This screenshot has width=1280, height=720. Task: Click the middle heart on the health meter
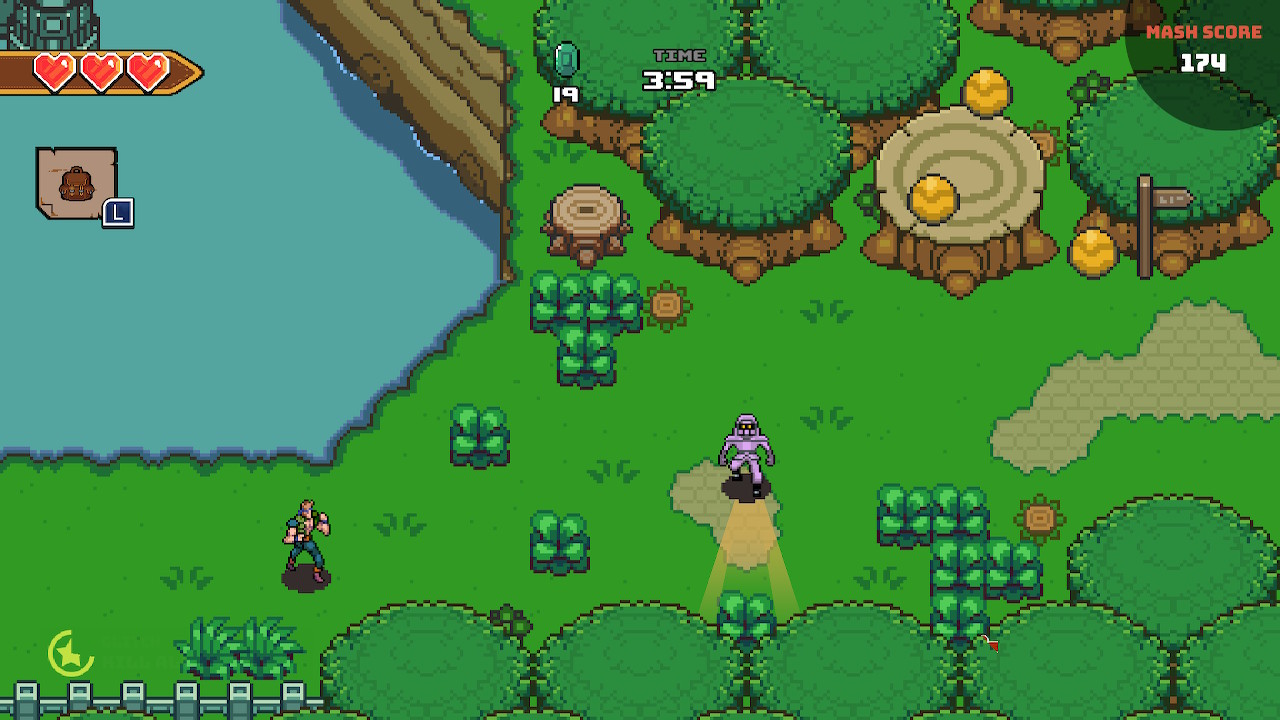coord(99,70)
